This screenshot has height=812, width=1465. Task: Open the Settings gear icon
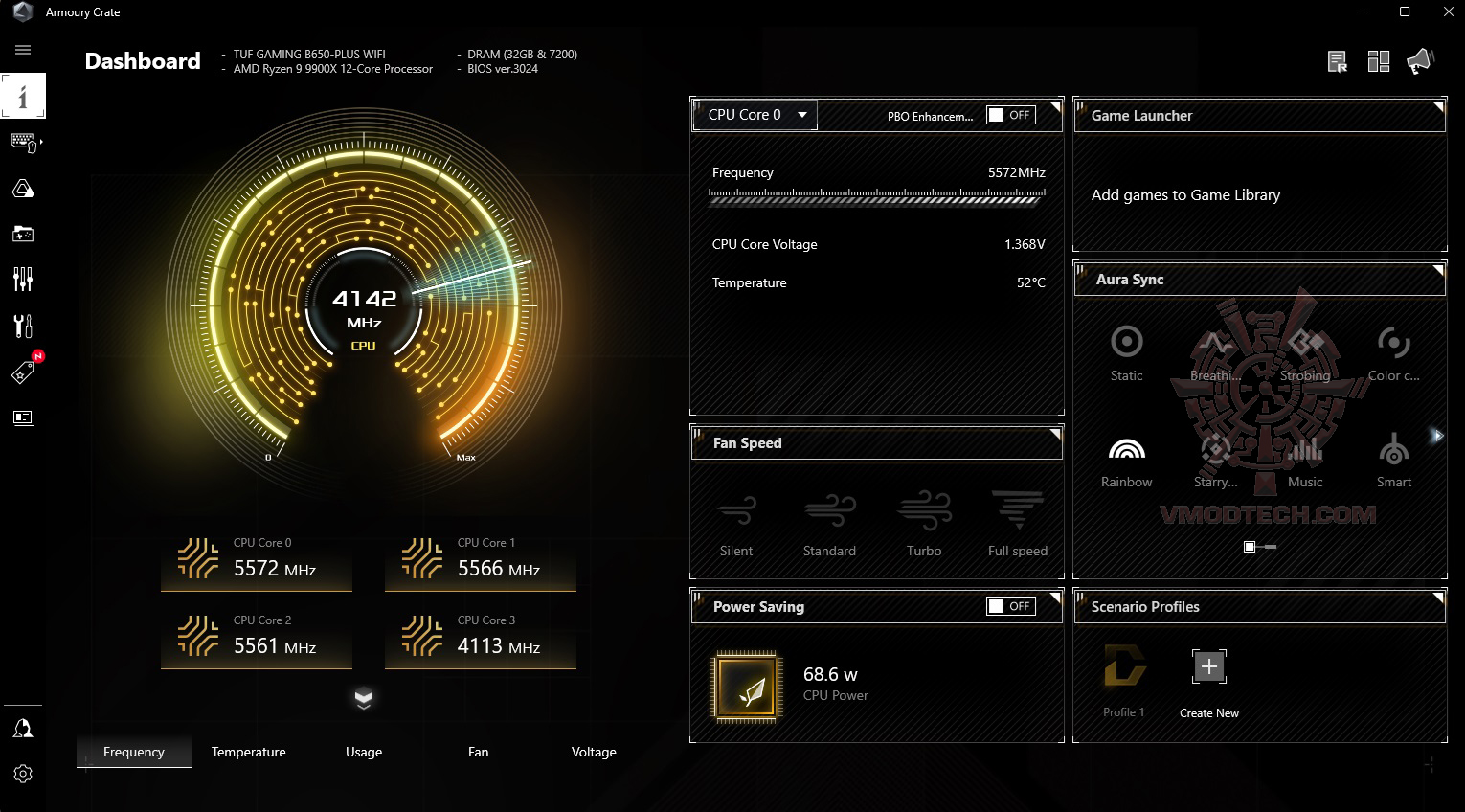[23, 774]
